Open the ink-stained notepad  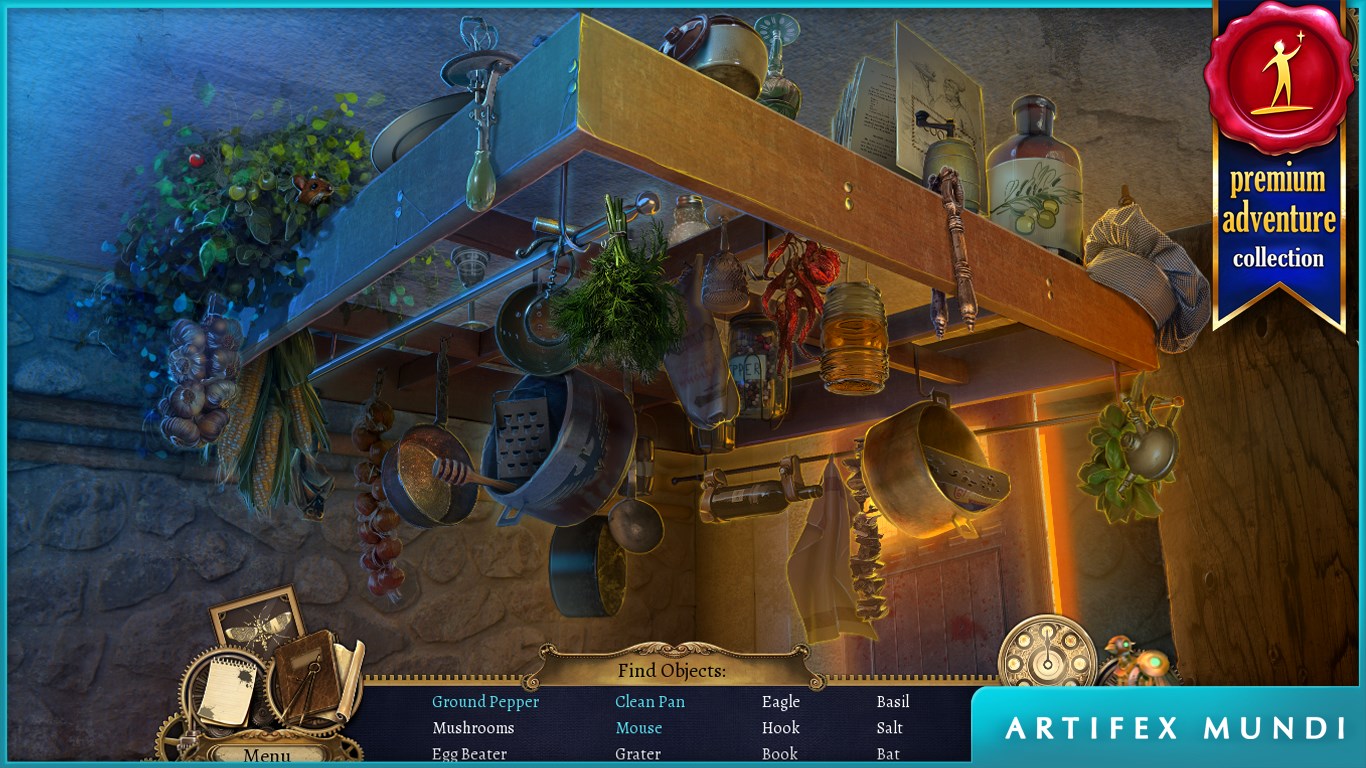point(227,691)
